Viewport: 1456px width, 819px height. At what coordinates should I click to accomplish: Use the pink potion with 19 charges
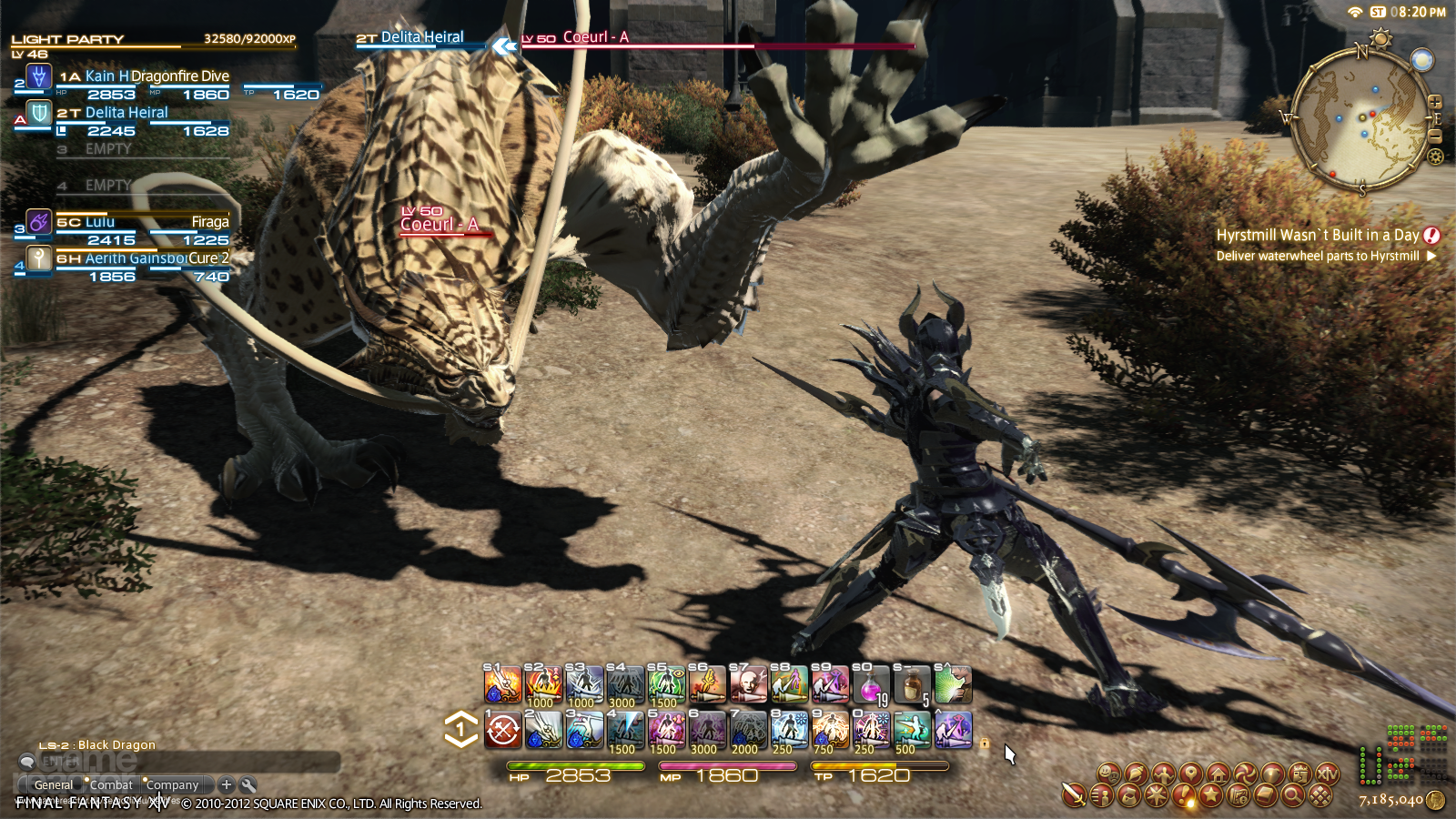point(871,685)
